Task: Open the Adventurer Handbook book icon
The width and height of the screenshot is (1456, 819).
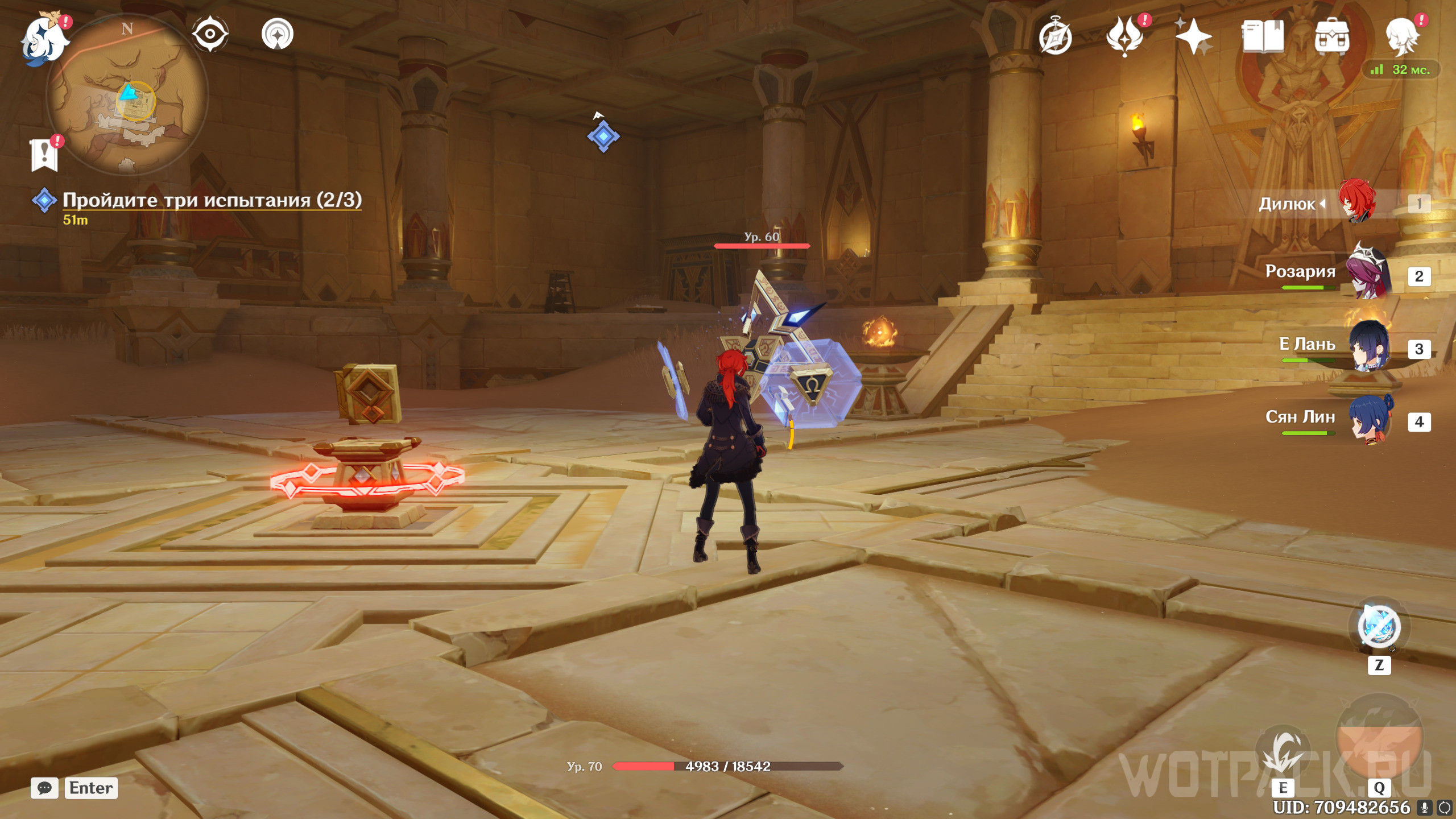Action: pyautogui.click(x=1262, y=36)
